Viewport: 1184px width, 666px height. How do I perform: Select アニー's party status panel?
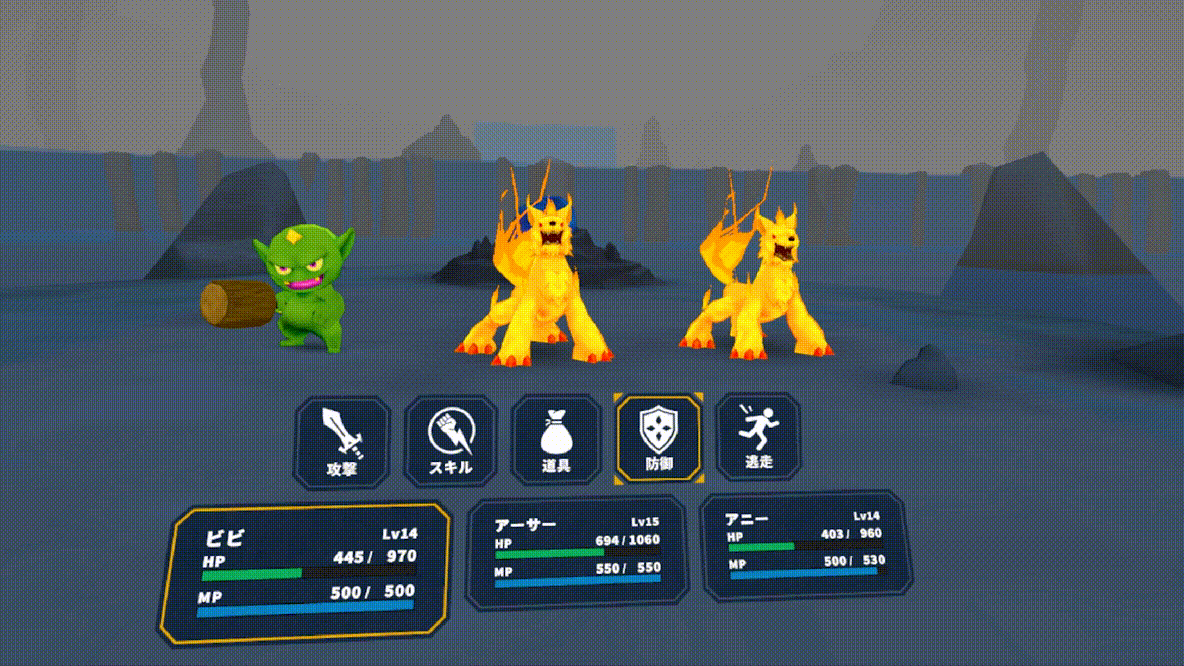pos(806,545)
